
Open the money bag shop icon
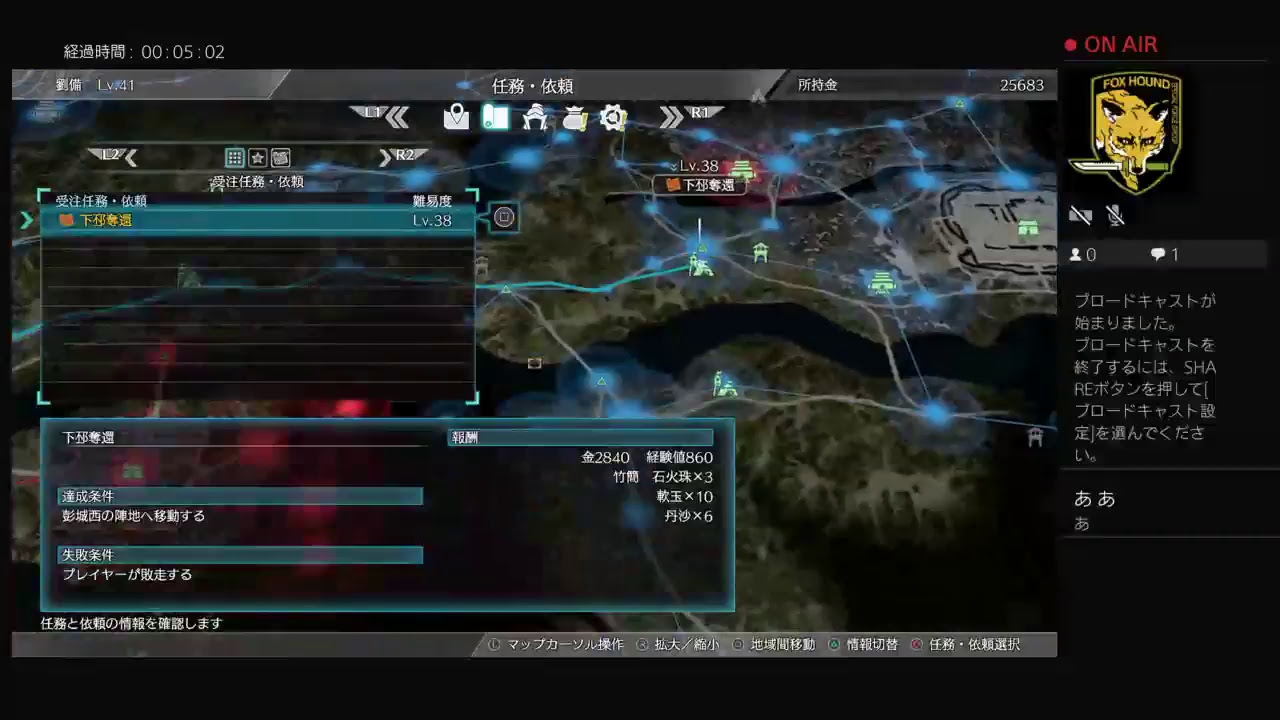coord(575,117)
